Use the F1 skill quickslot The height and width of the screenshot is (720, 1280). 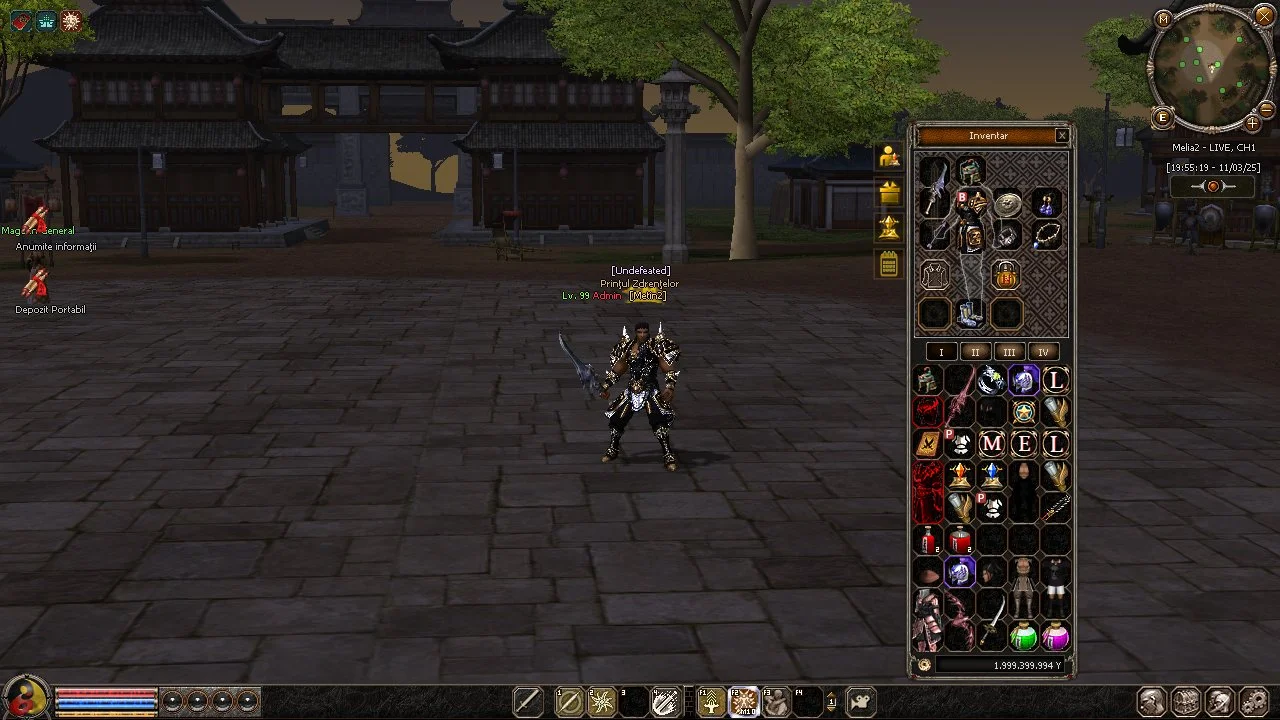click(711, 702)
